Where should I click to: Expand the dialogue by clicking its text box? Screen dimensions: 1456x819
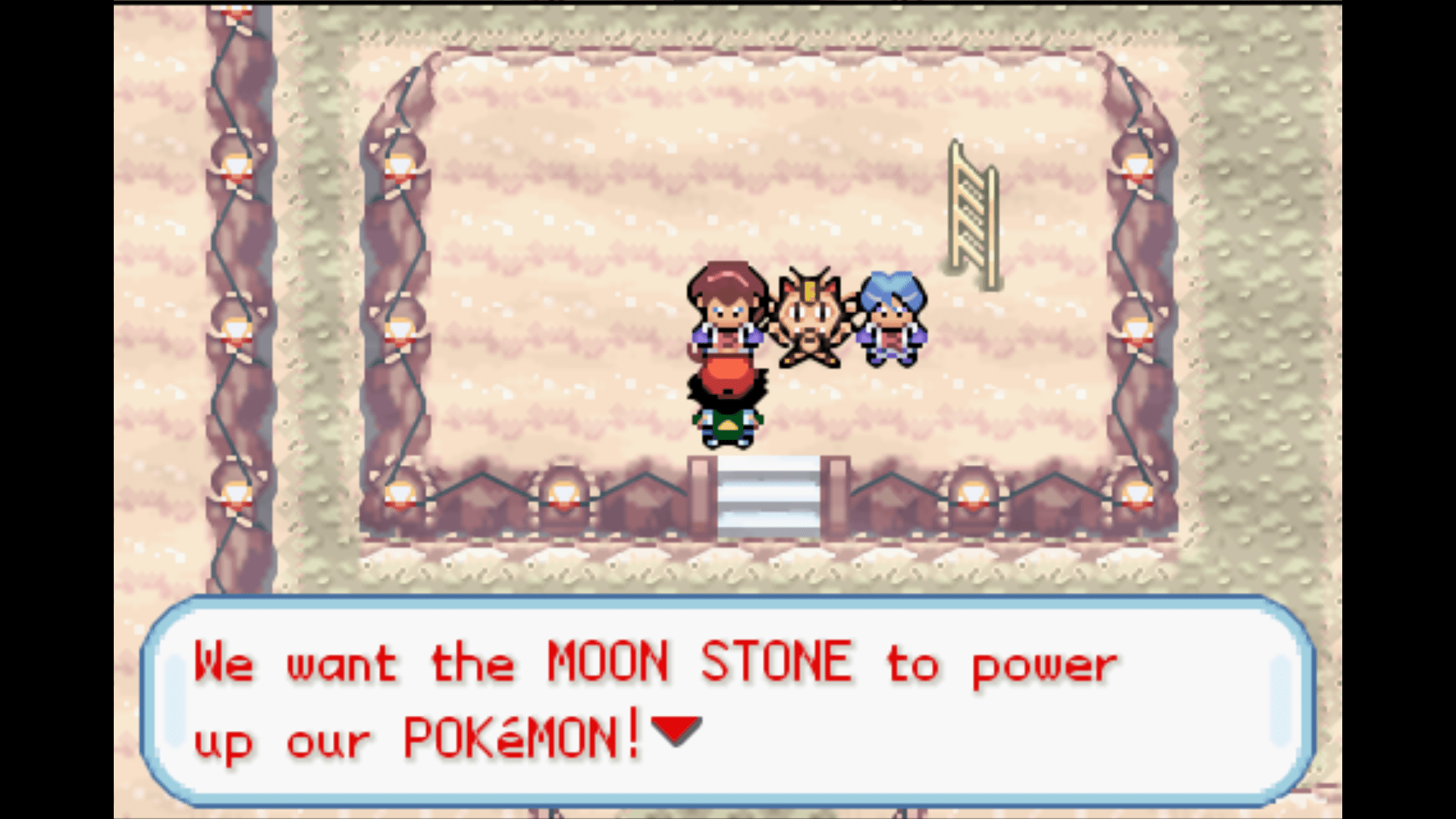coord(728,698)
